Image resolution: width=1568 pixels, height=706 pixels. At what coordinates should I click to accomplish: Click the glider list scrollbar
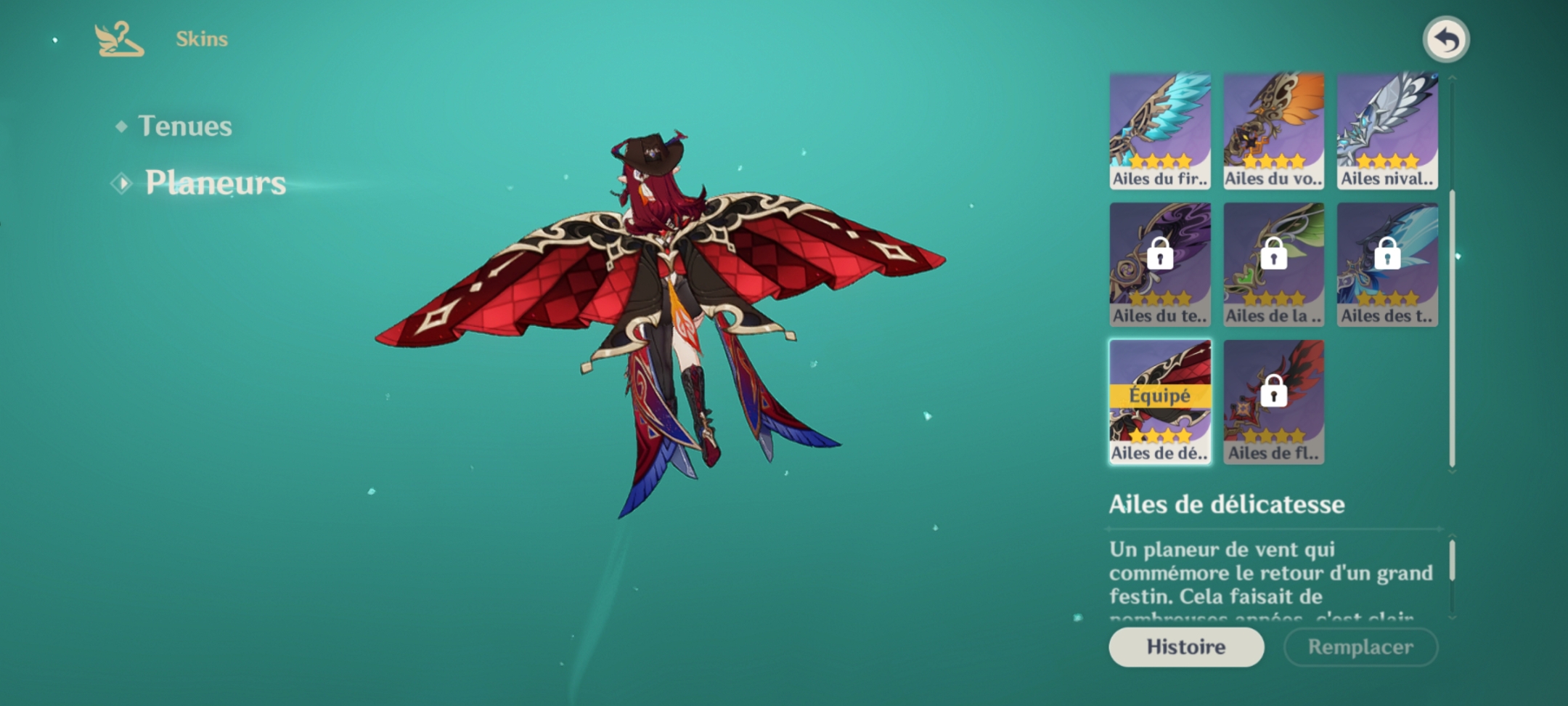[1452, 327]
